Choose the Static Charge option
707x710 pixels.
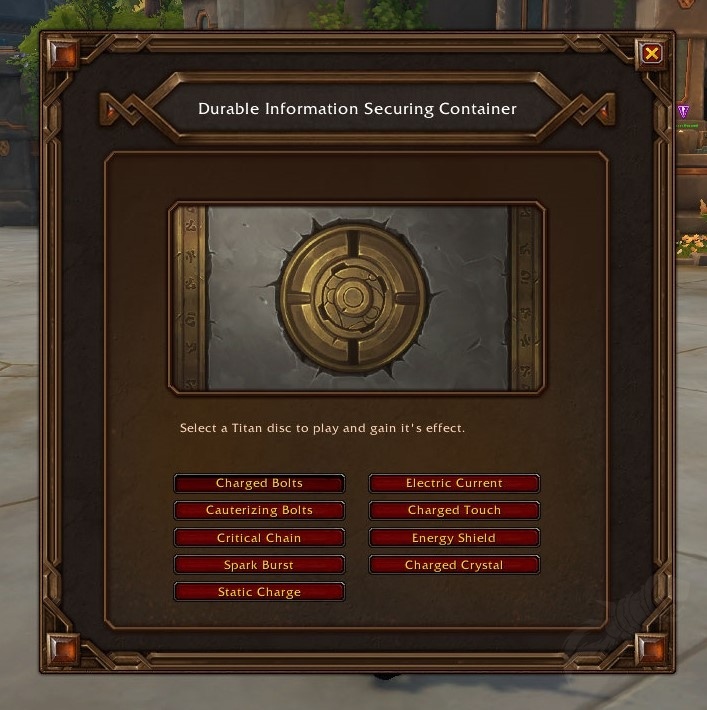point(259,592)
